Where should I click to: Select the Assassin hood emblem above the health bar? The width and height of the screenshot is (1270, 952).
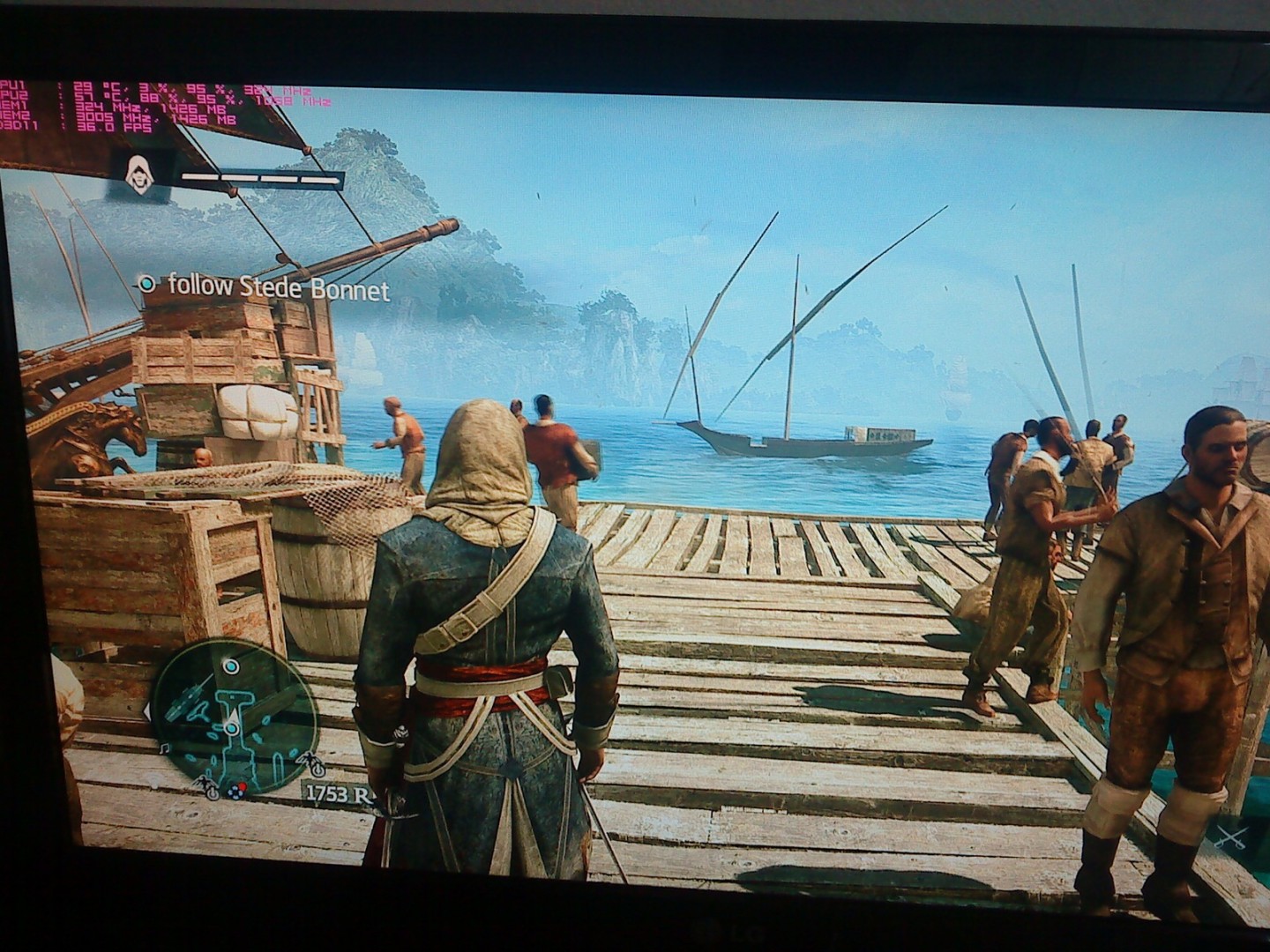(138, 175)
